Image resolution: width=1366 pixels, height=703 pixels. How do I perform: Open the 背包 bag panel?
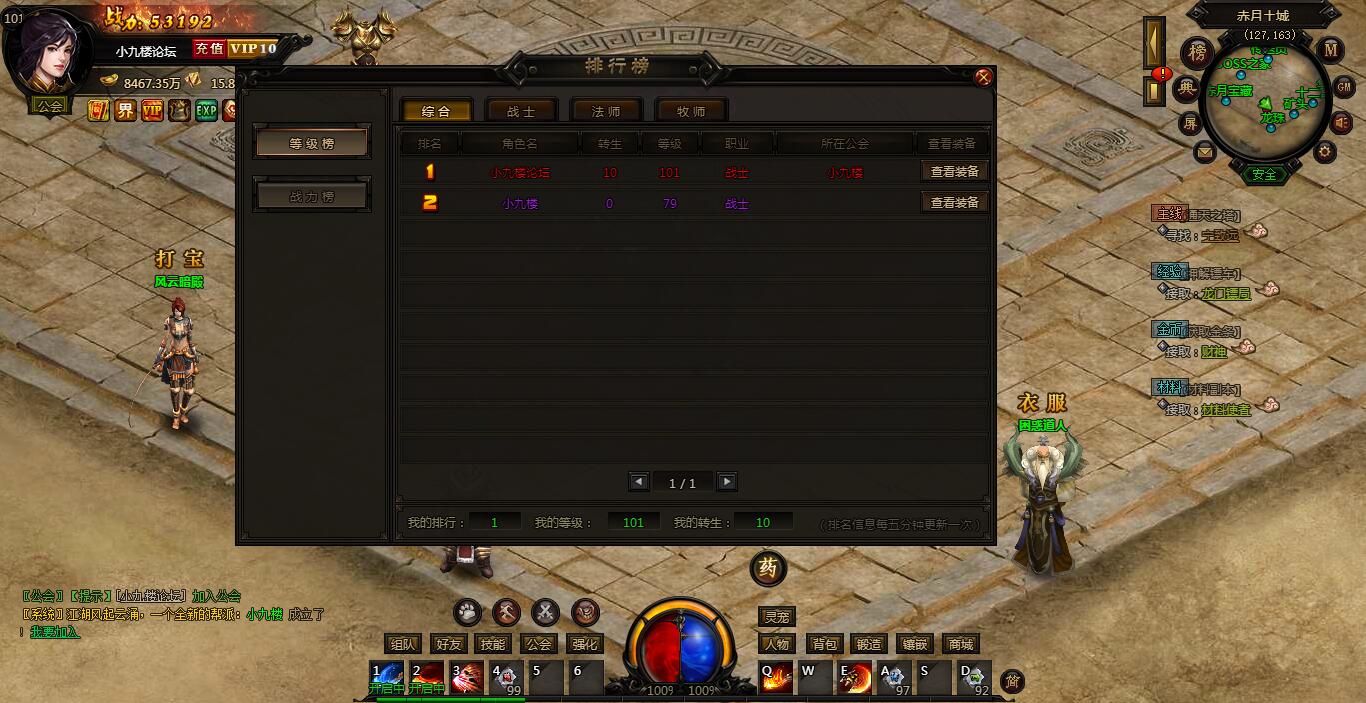(x=825, y=644)
